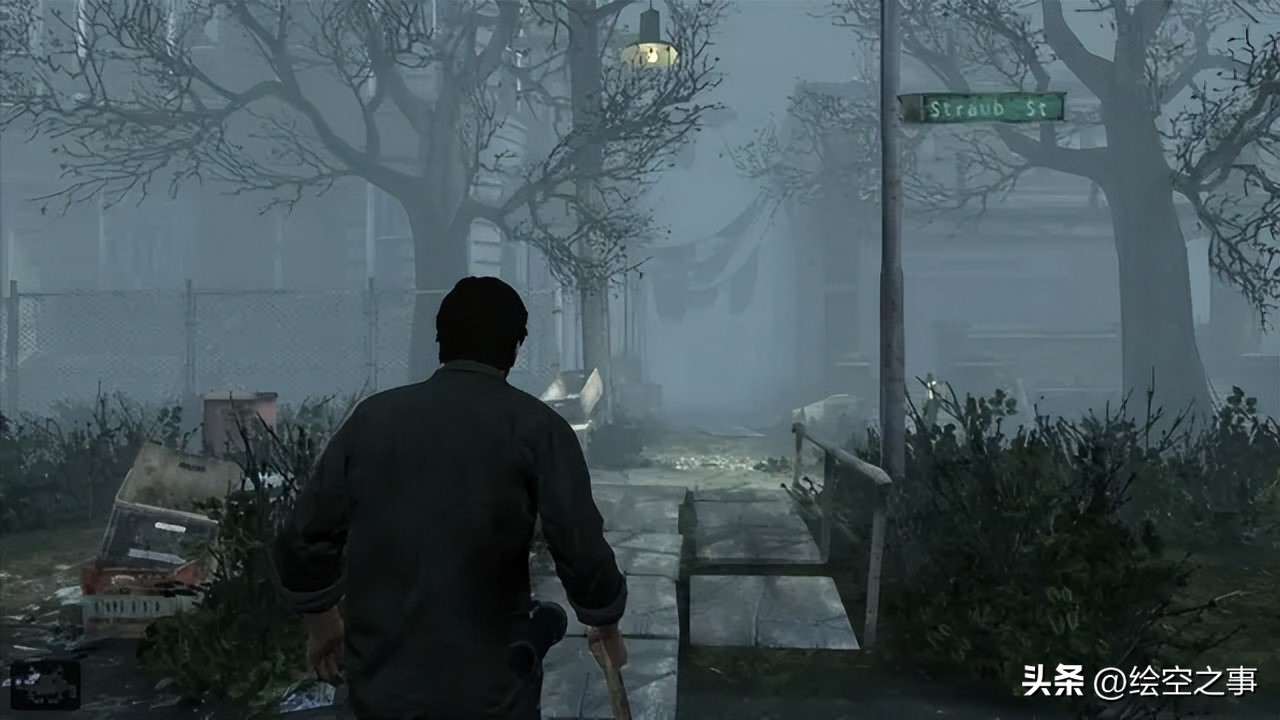Click the dark square HUD icon box

(x=45, y=685)
